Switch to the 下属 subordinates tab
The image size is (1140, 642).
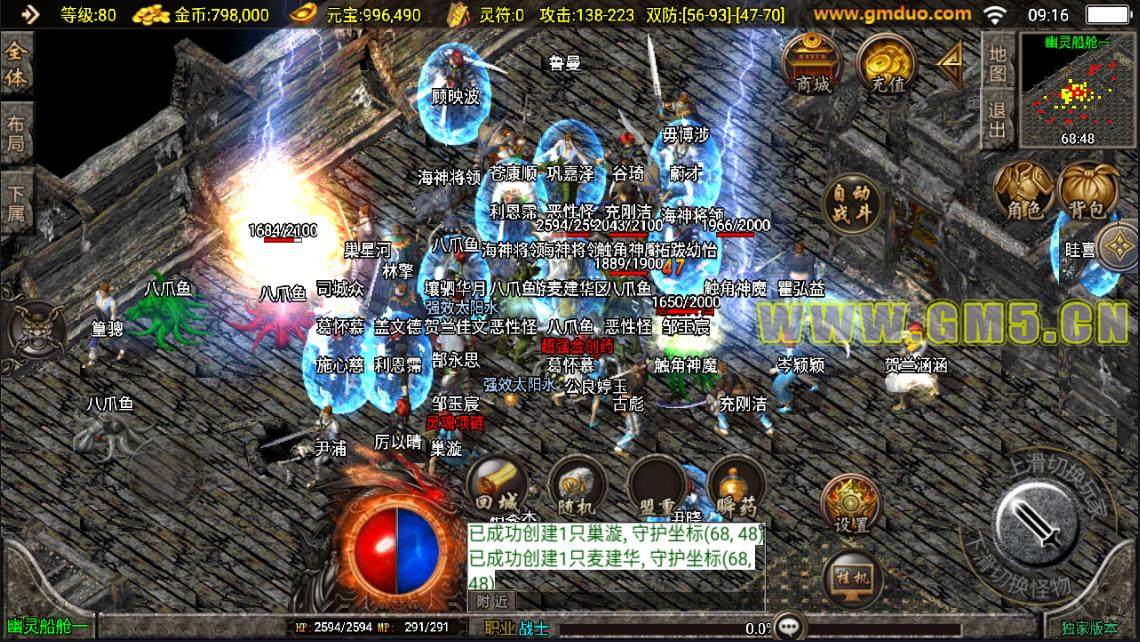(x=15, y=200)
